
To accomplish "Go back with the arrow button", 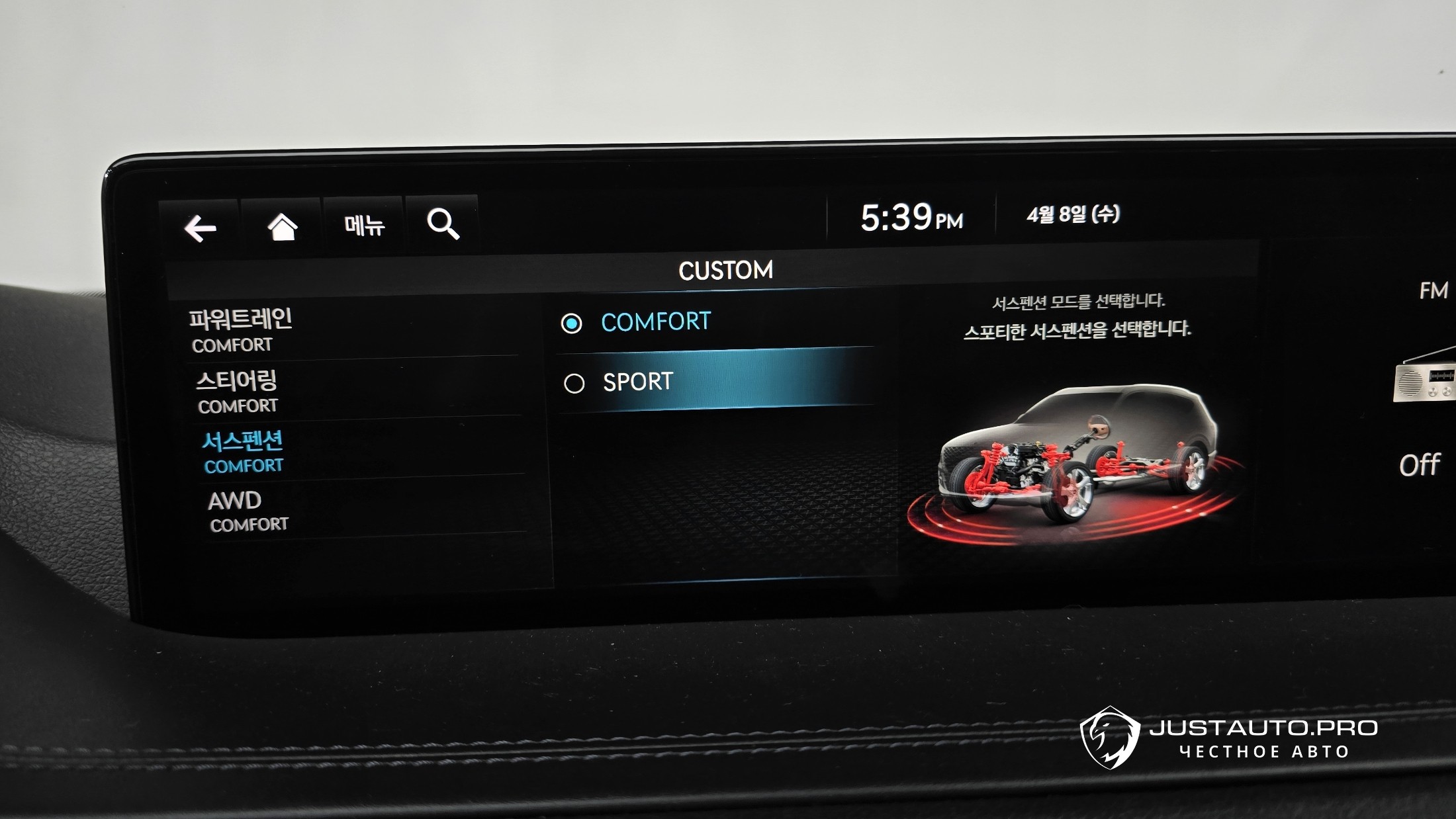I will (x=200, y=228).
